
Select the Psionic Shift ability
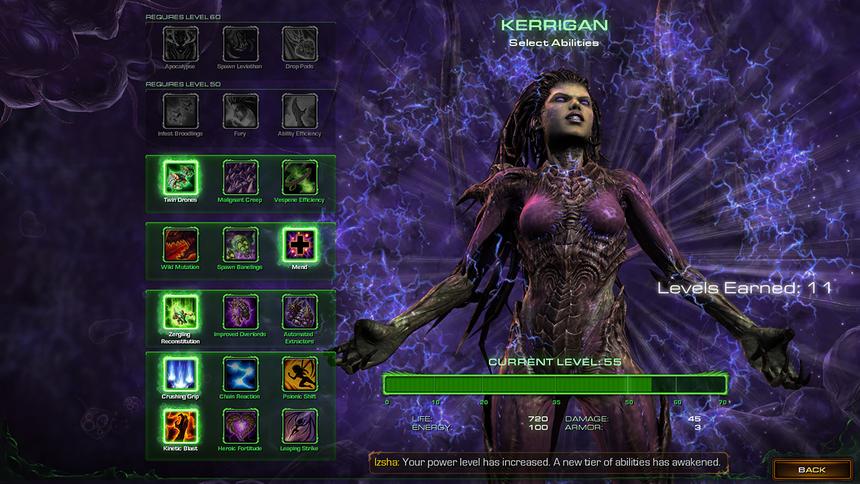tap(299, 373)
